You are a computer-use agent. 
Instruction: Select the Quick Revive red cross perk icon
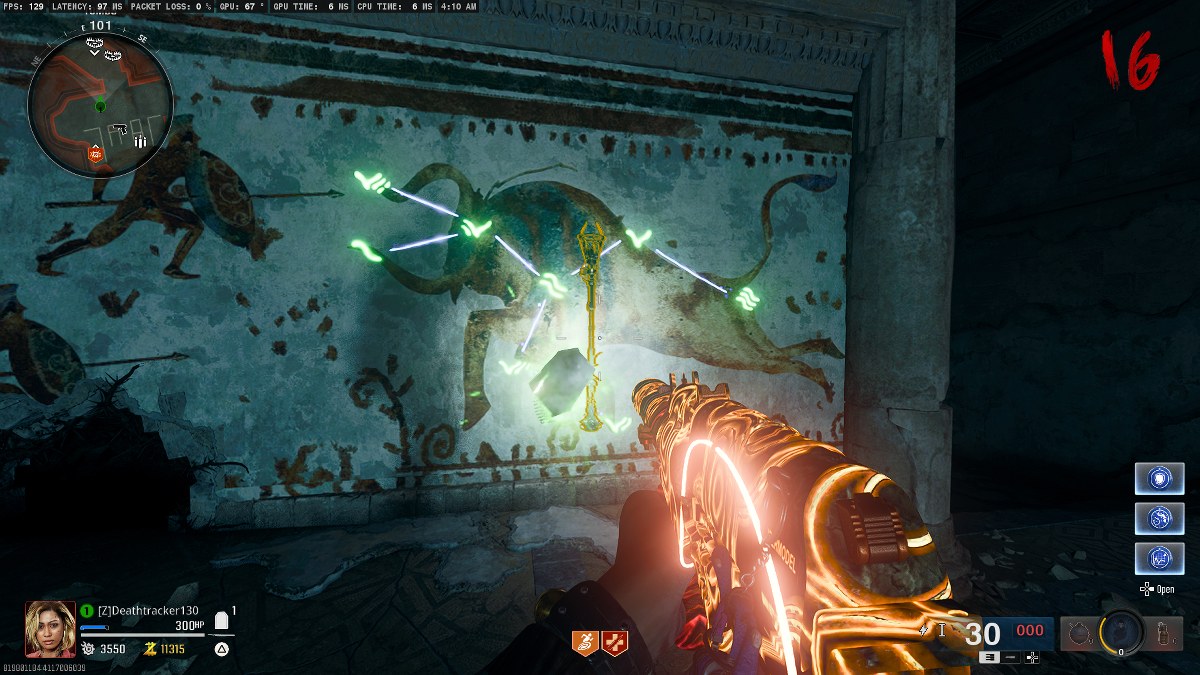click(x=614, y=643)
